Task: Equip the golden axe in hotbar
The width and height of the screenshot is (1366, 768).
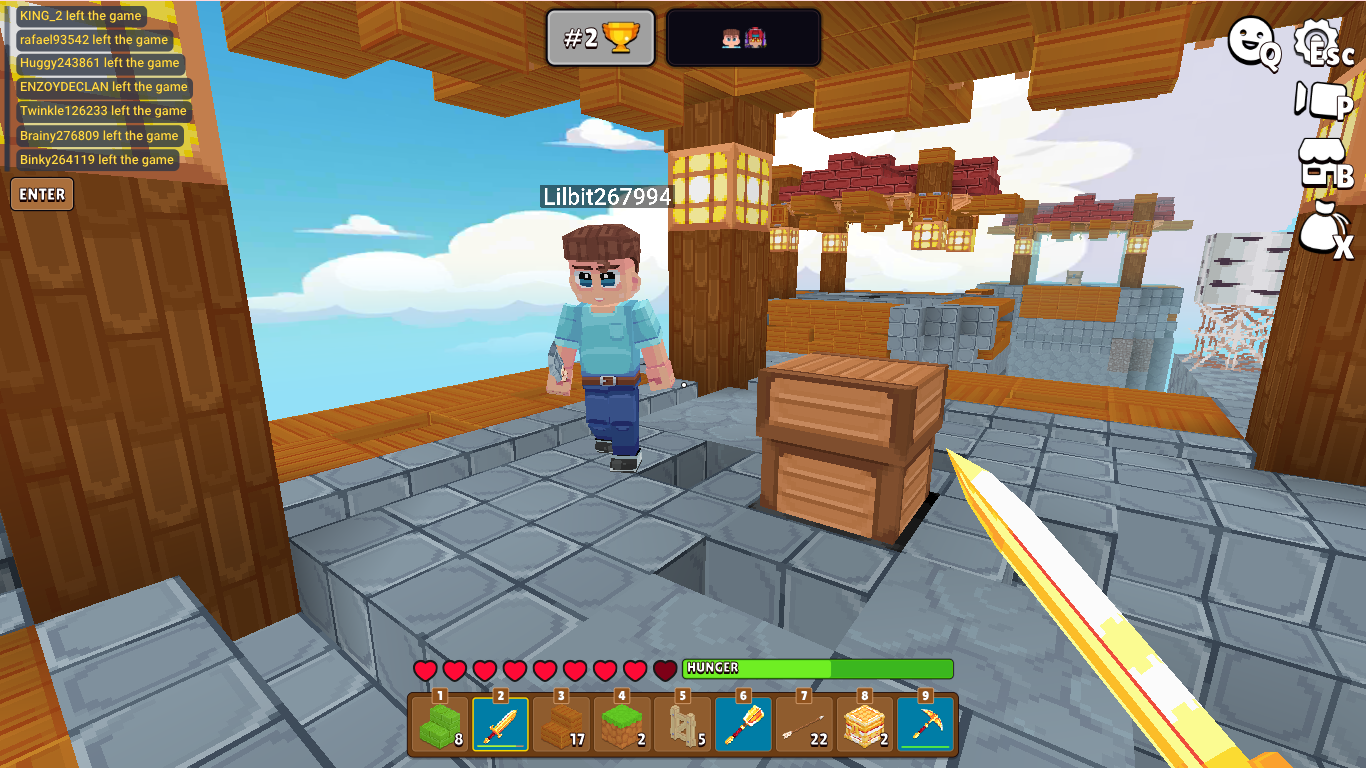Action: point(743,724)
